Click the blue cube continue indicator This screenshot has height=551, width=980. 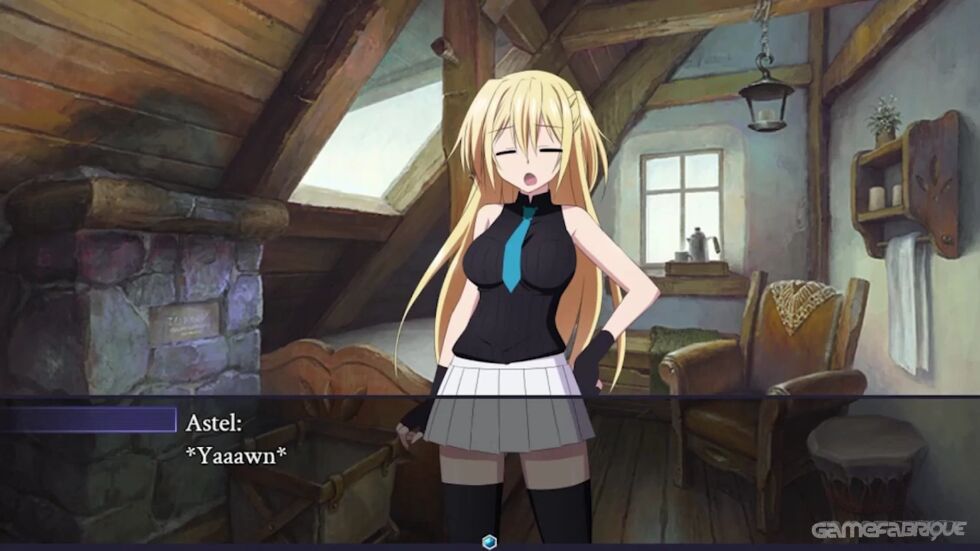(x=489, y=541)
